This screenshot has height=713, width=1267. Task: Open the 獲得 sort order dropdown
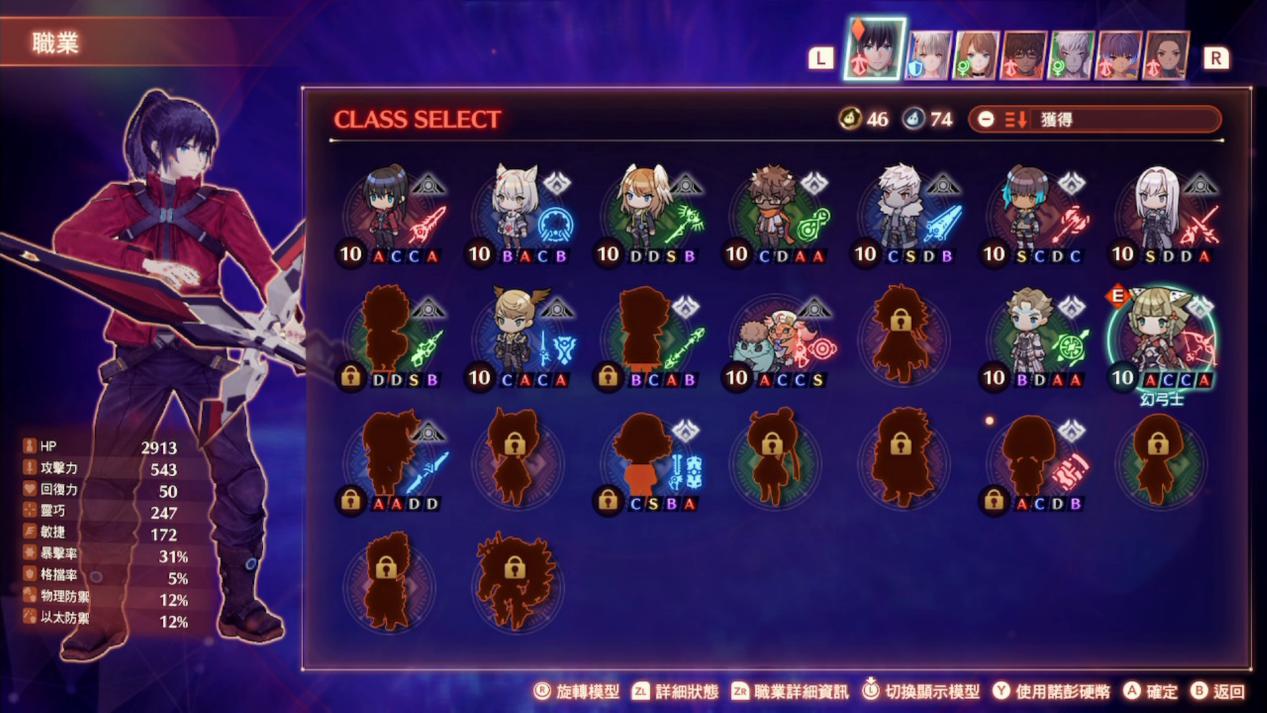tap(1094, 119)
